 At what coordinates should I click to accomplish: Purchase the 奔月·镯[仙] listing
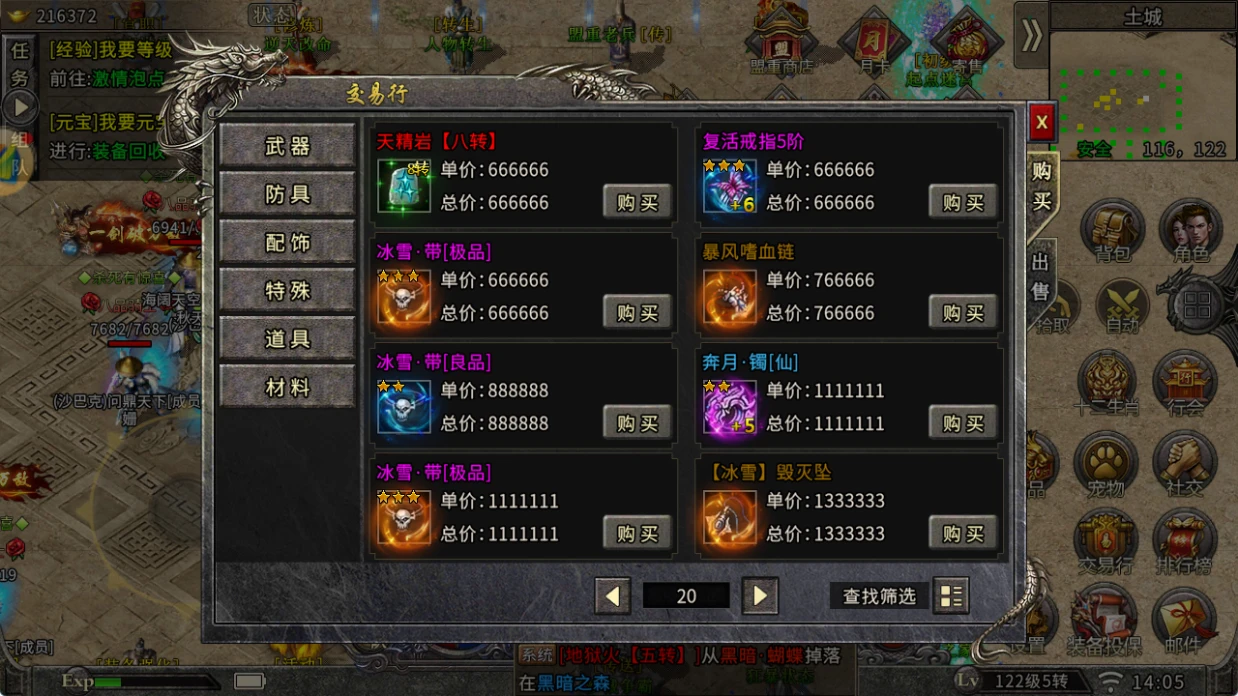click(962, 422)
